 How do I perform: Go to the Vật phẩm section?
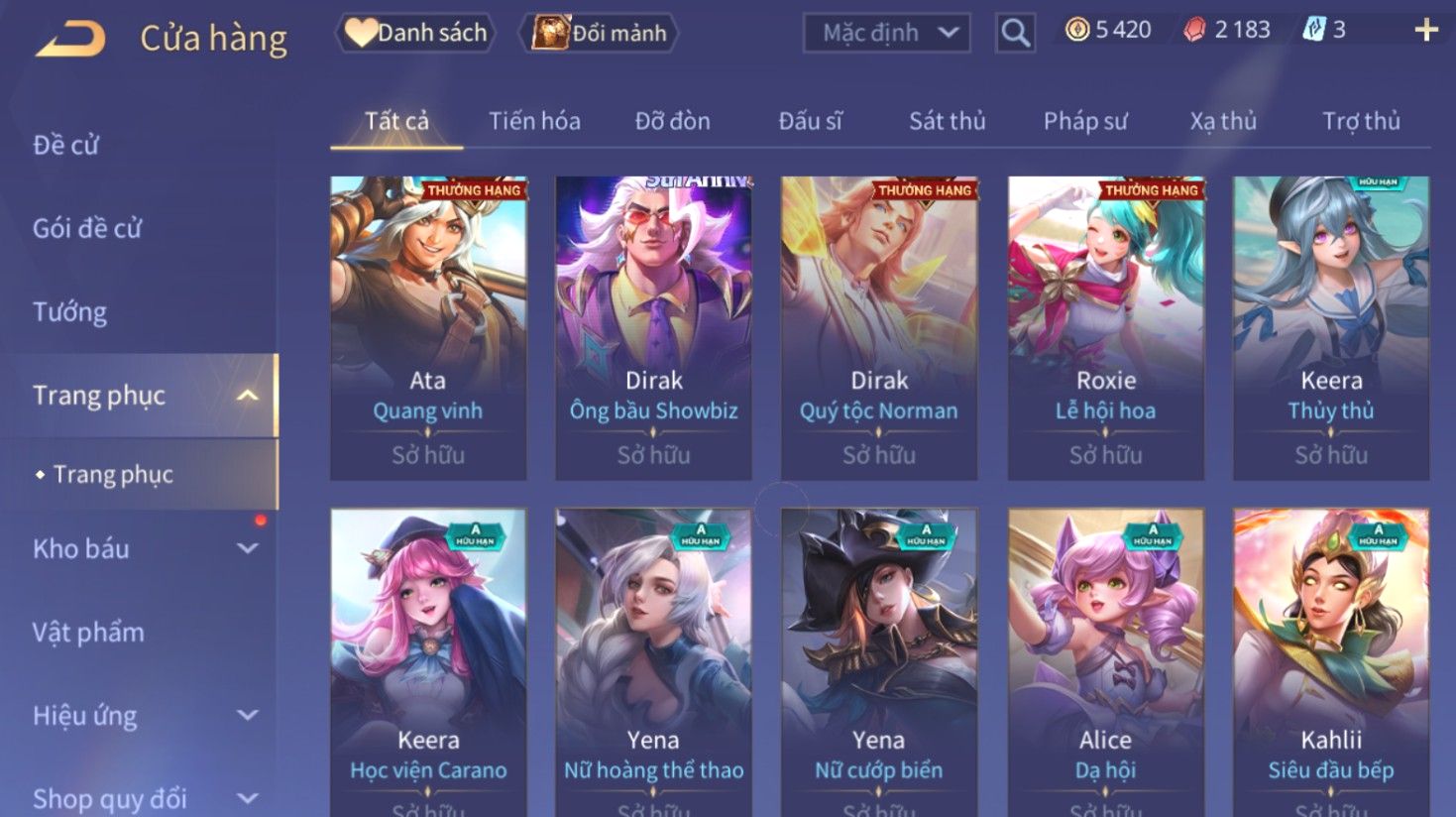pos(88,632)
